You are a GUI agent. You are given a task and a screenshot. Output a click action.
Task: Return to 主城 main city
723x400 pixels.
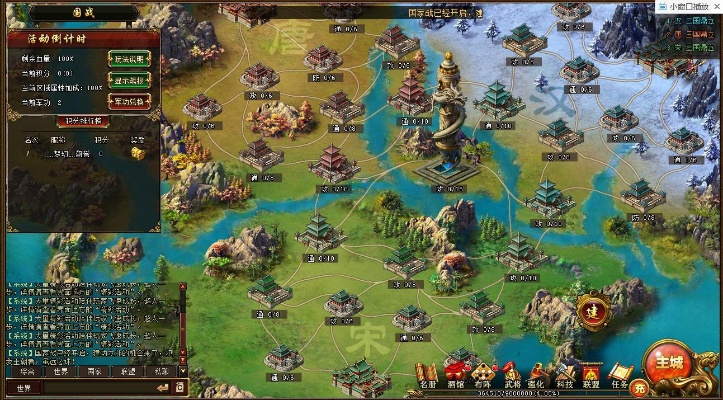click(666, 359)
